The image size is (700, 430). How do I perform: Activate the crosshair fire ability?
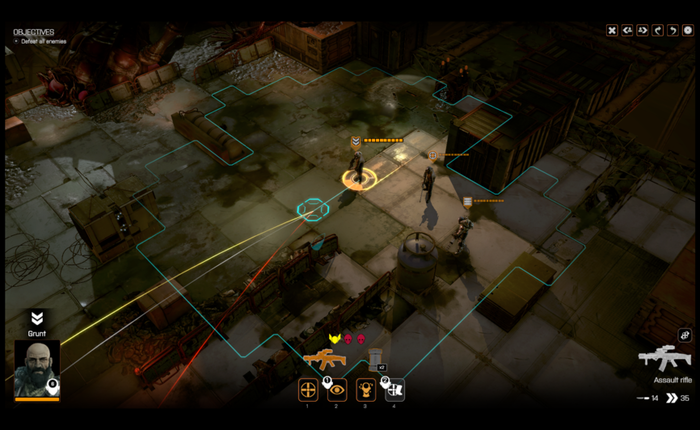[308, 390]
